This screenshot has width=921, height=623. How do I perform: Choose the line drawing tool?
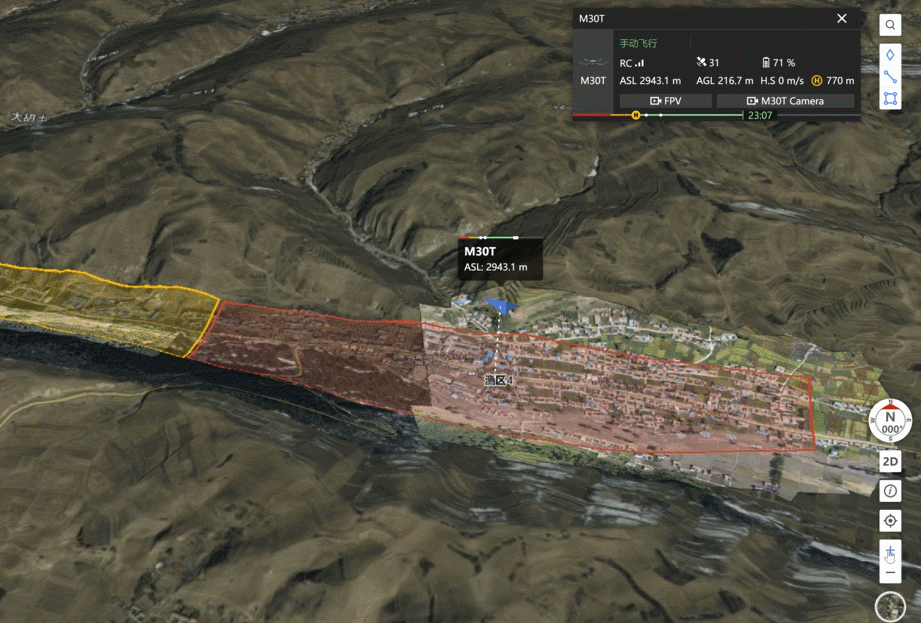tap(890, 77)
